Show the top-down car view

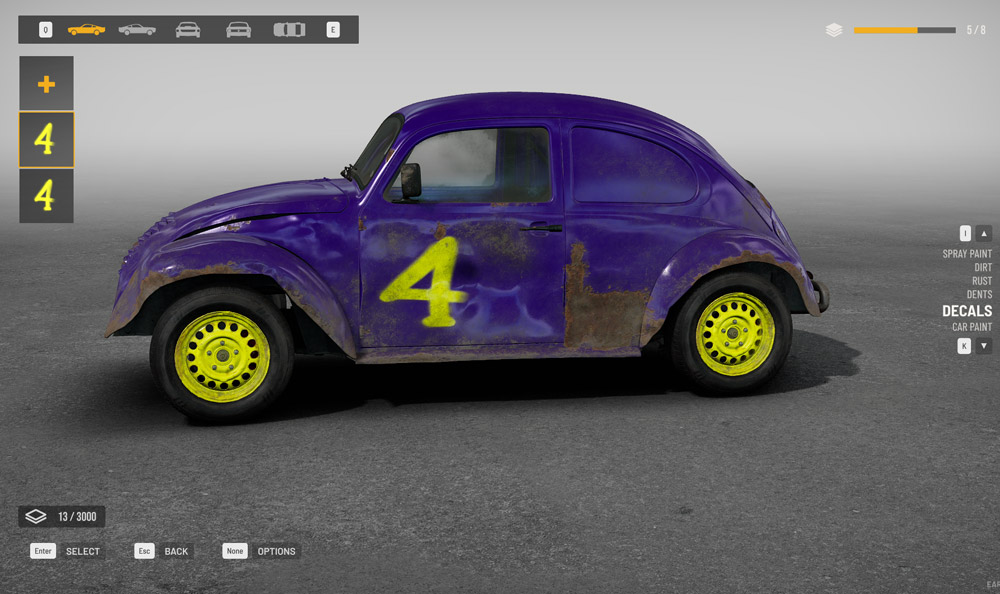point(289,30)
